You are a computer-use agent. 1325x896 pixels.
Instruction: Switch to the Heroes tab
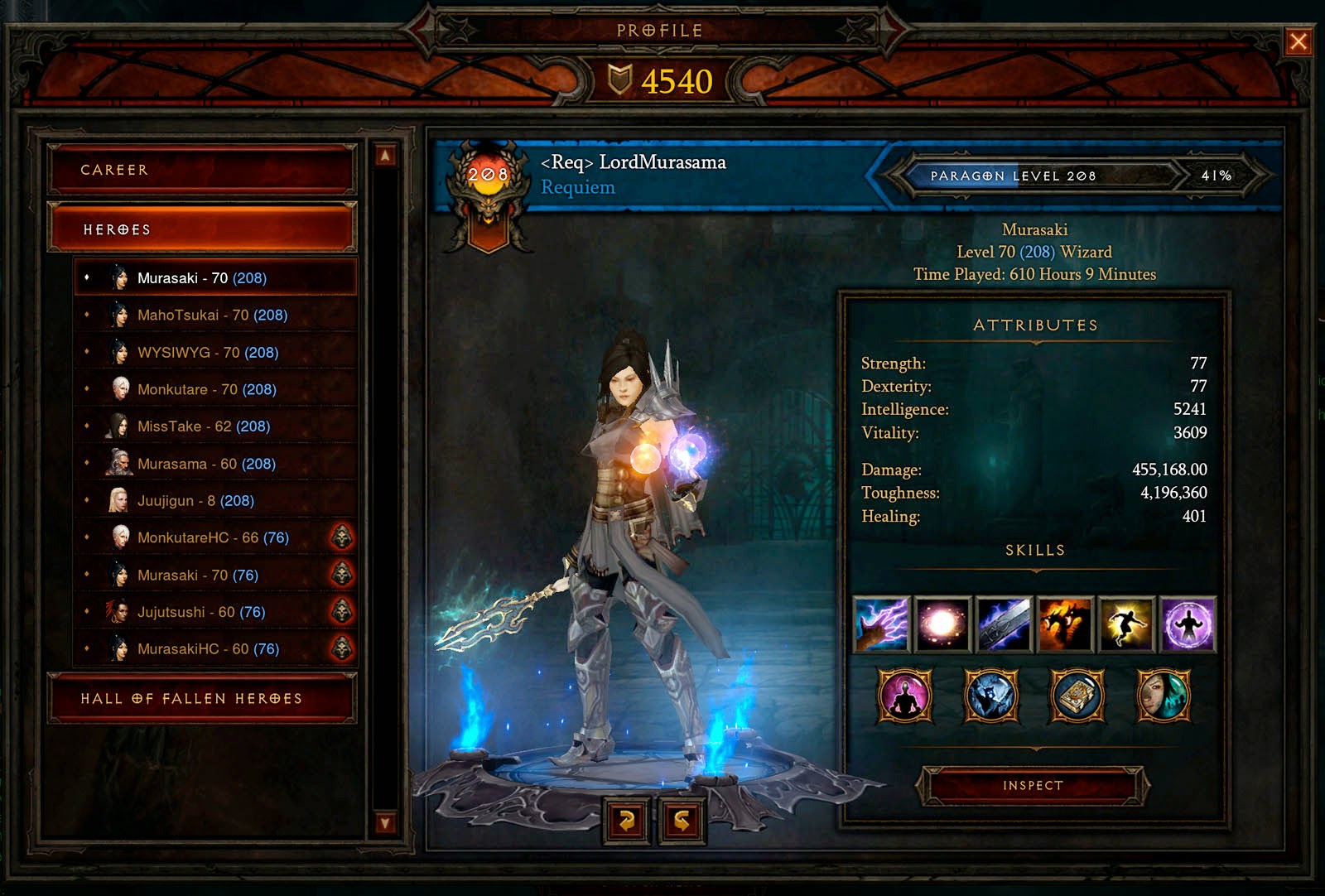pyautogui.click(x=202, y=229)
